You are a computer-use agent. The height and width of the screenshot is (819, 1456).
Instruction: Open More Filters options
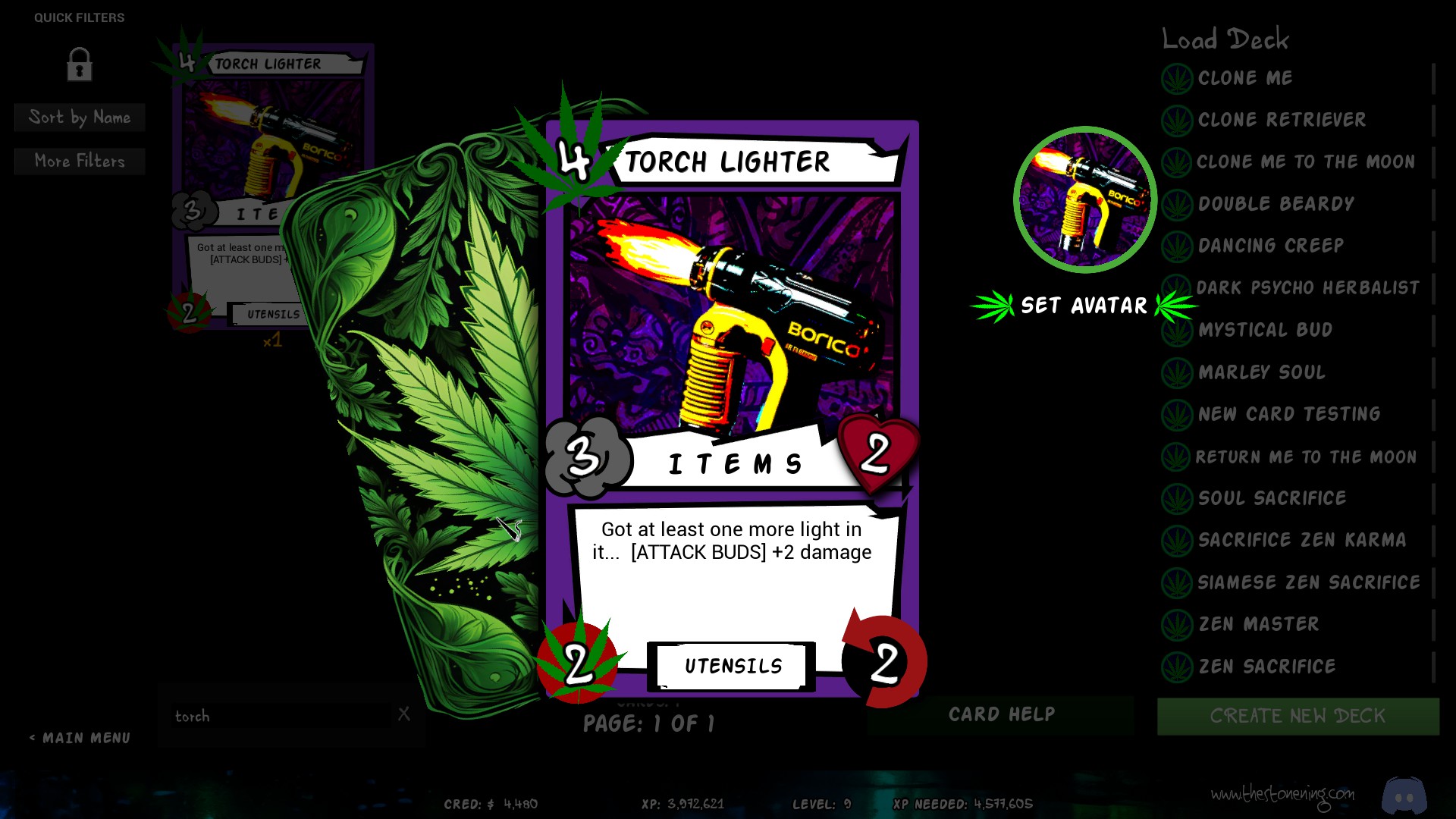(x=80, y=162)
